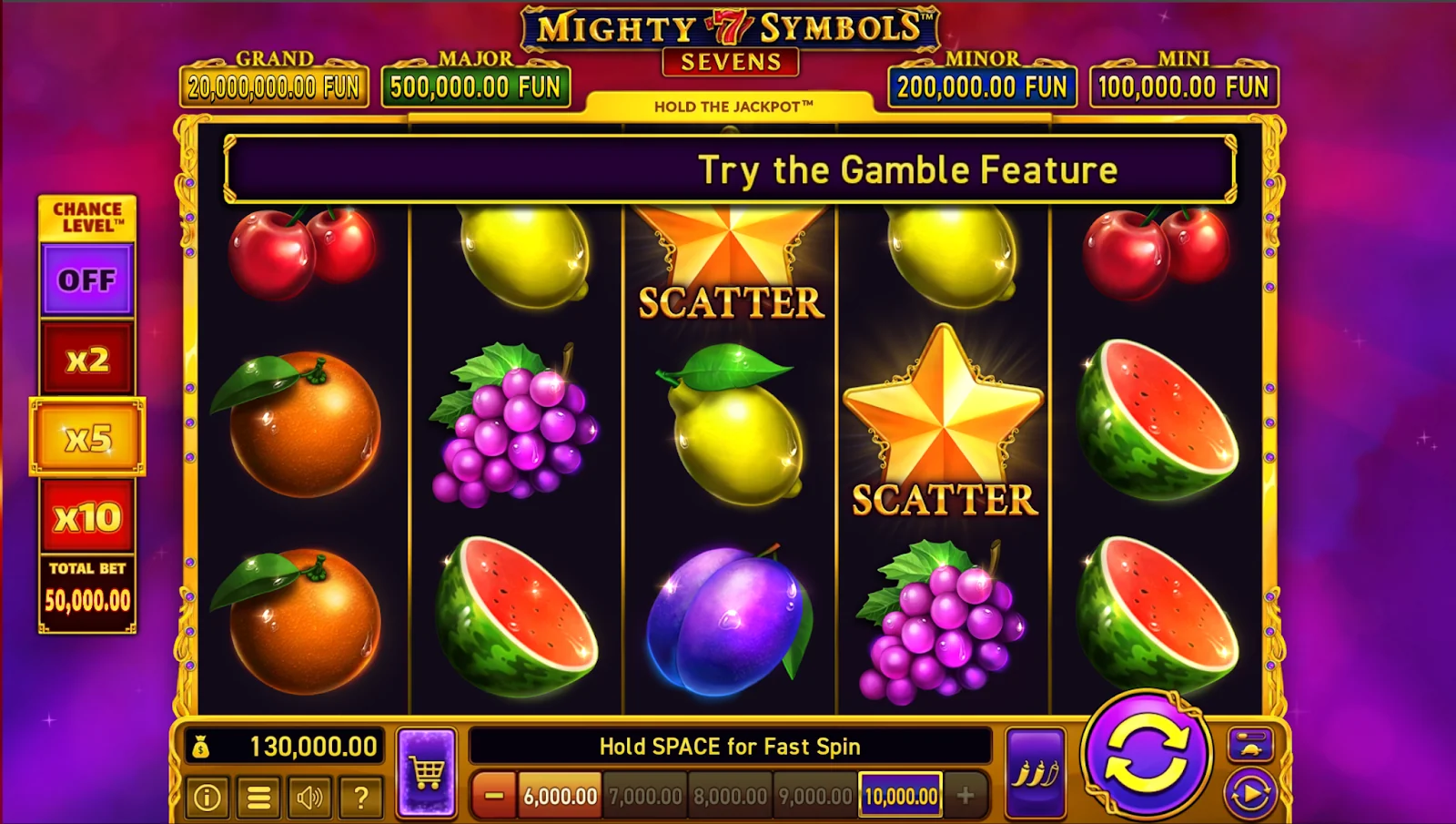Decrease the bet with the minus button
This screenshot has width=1456, height=824.
pyautogui.click(x=494, y=796)
